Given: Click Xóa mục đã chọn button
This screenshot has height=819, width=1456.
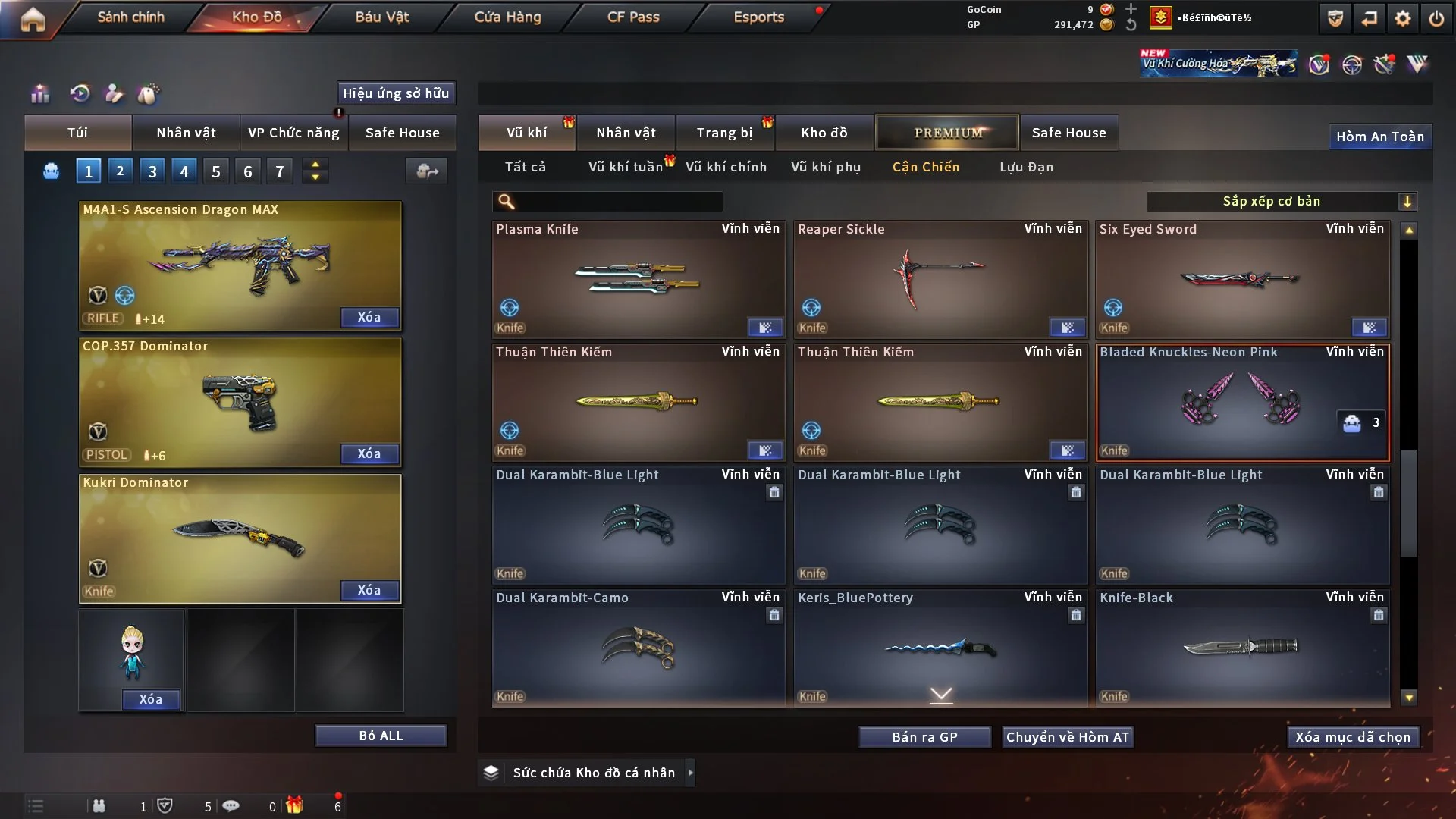Looking at the screenshot, I should [x=1352, y=737].
